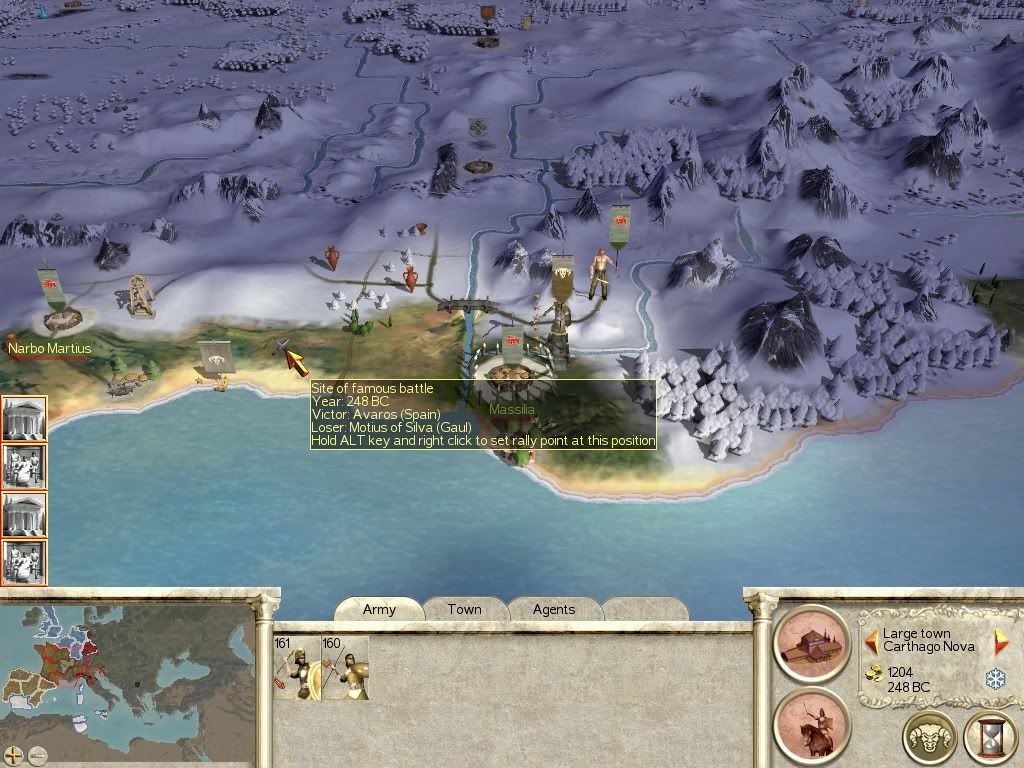End turn with the hourglass button
1024x768 pixels.
point(990,739)
